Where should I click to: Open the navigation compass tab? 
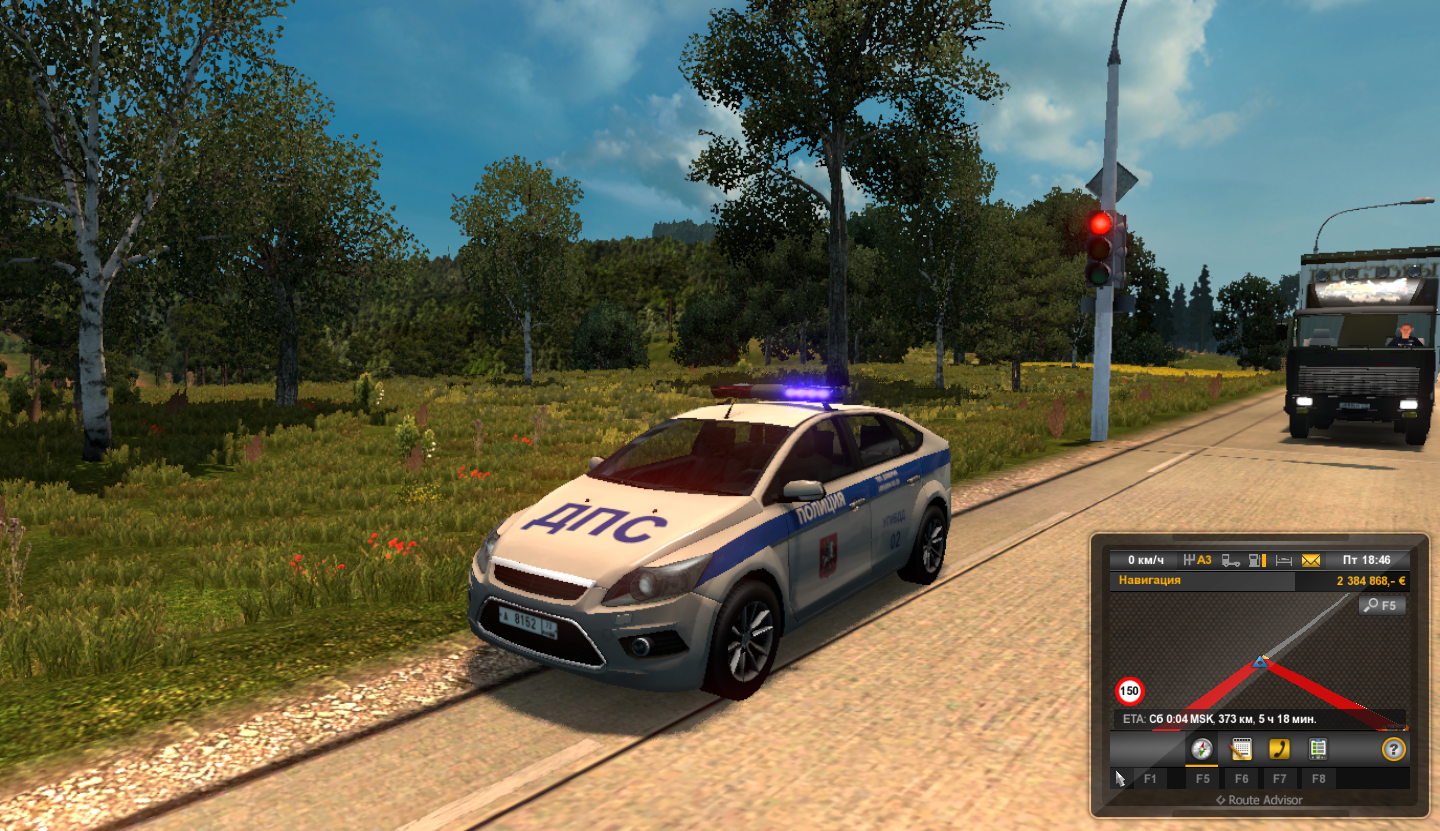coord(1202,749)
